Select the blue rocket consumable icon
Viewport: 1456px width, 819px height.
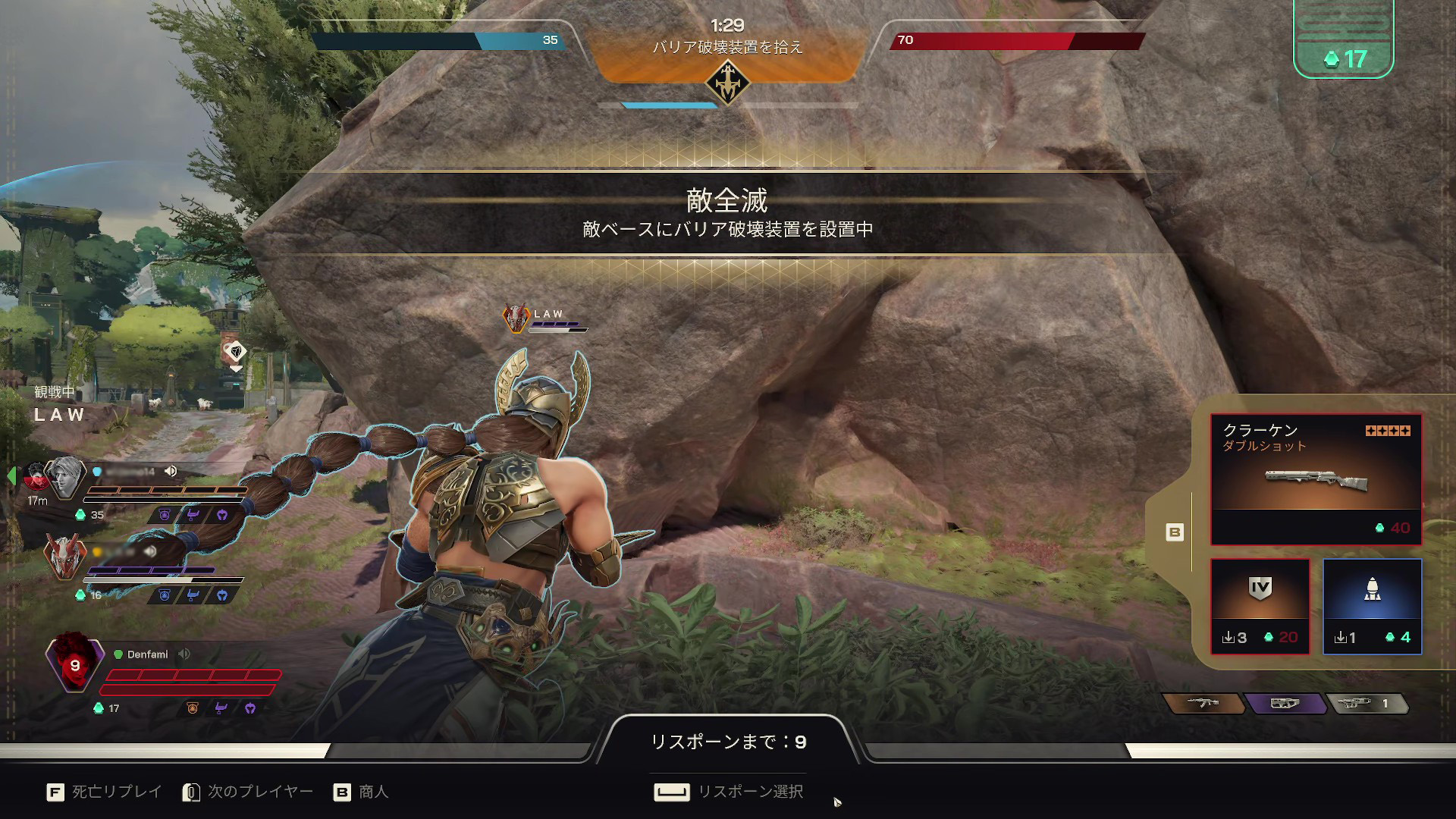1373,599
